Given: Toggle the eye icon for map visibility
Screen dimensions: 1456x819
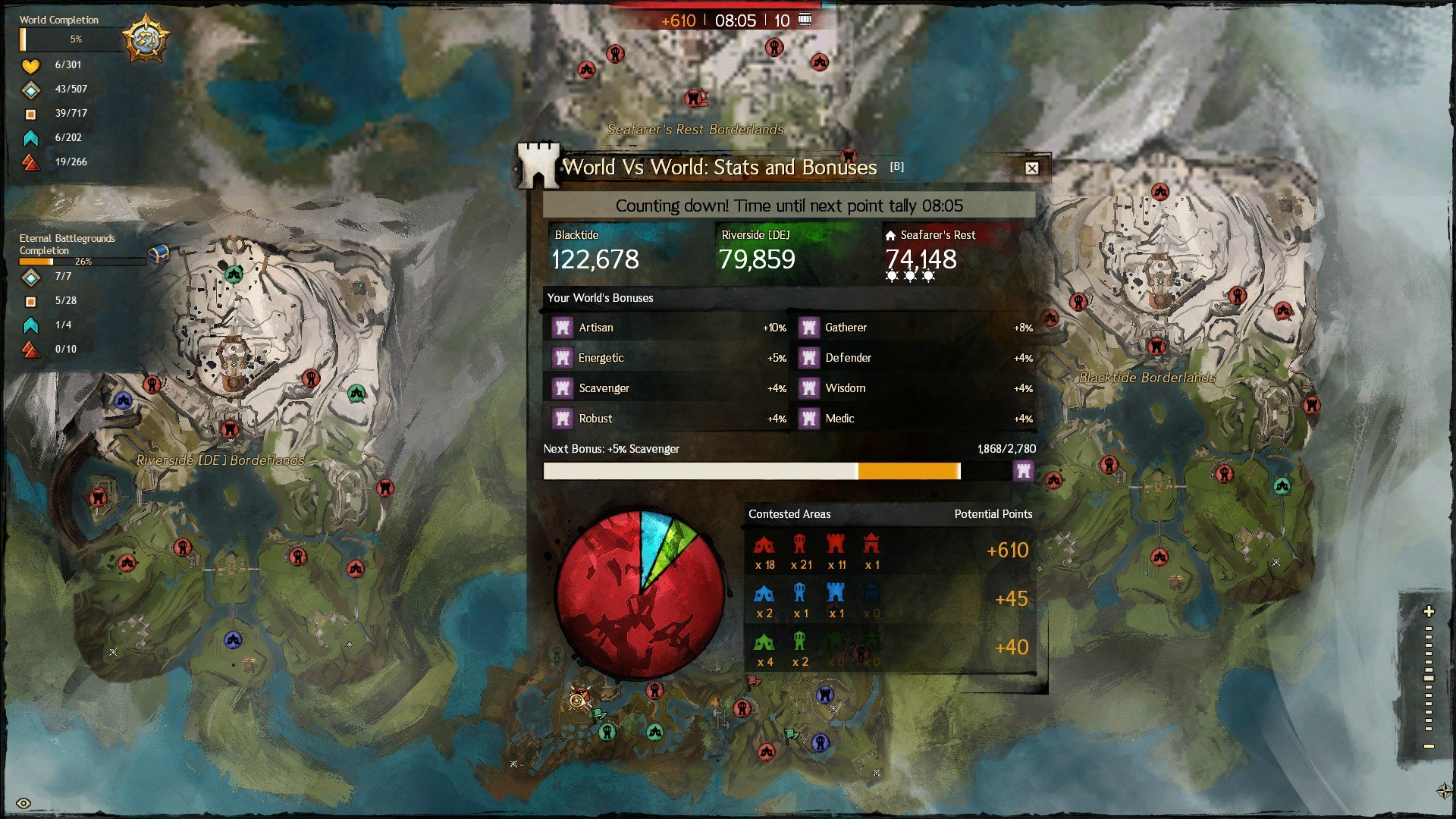Looking at the screenshot, I should point(24,803).
